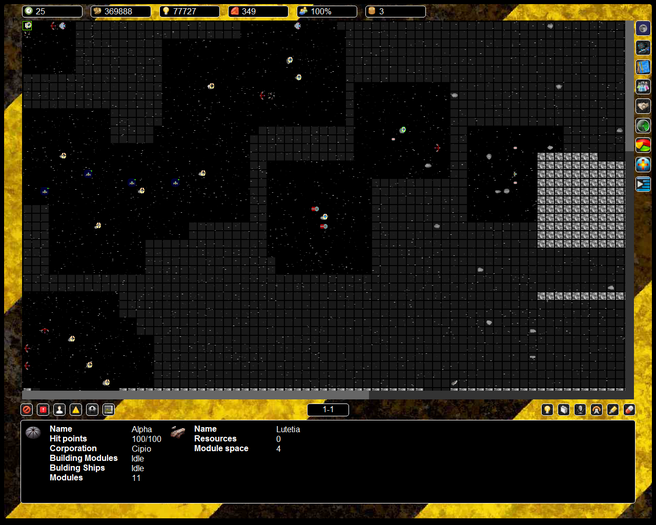Click the red prohibition sign button
Viewport: 656px width, 525px height.
[27, 409]
